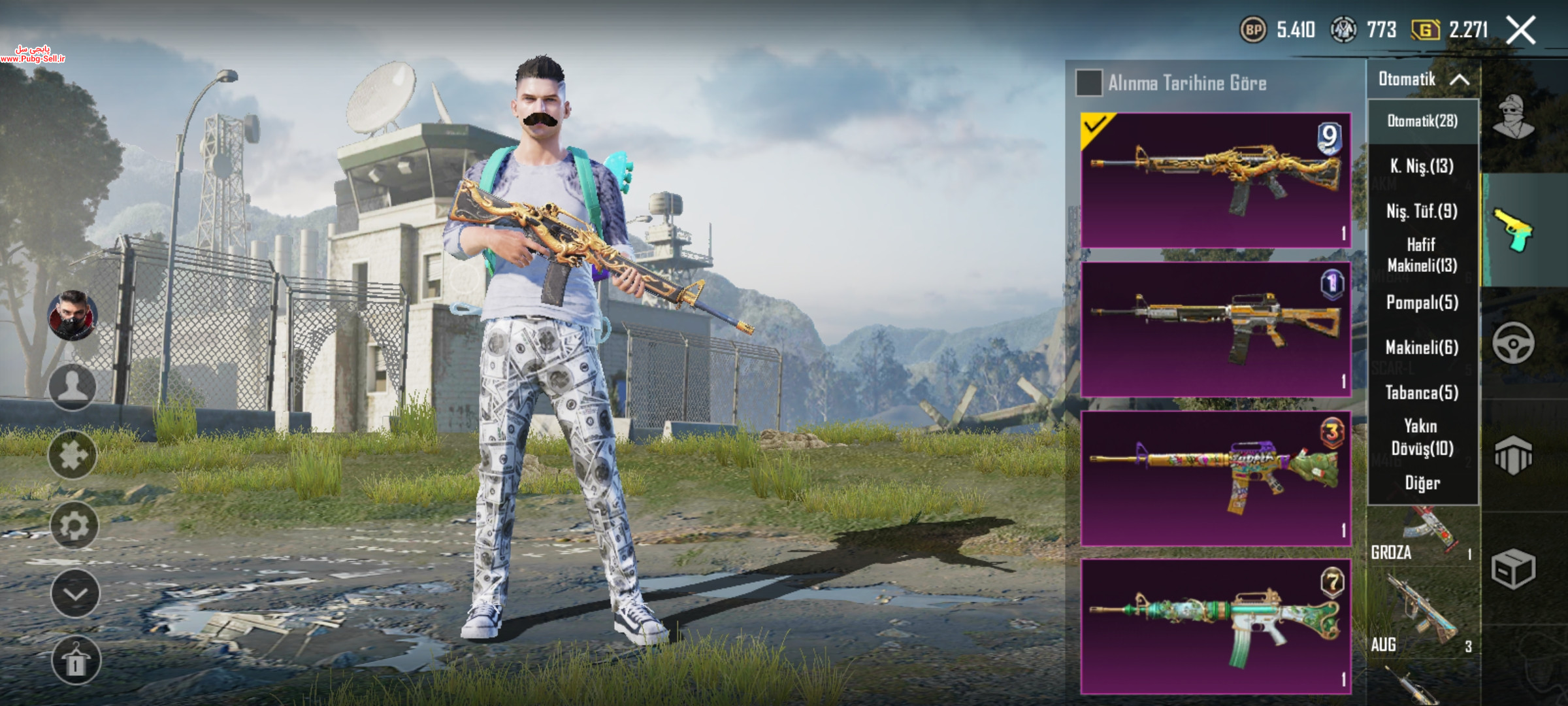Viewport: 1568px width, 706px height.
Task: Select the teal and white level 7 rifle skin
Action: tap(1215, 626)
